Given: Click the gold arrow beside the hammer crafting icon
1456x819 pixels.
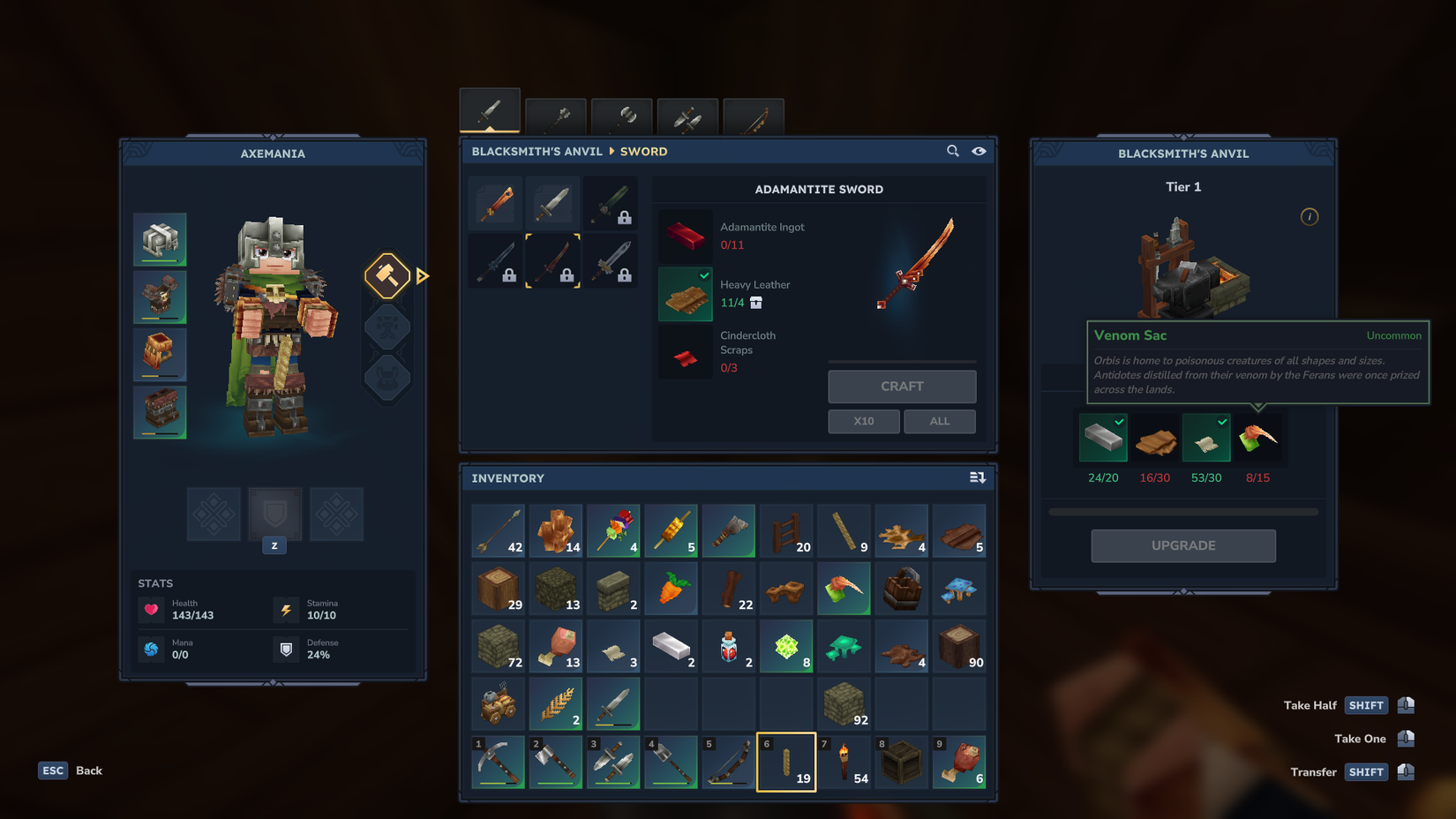Looking at the screenshot, I should coord(423,275).
